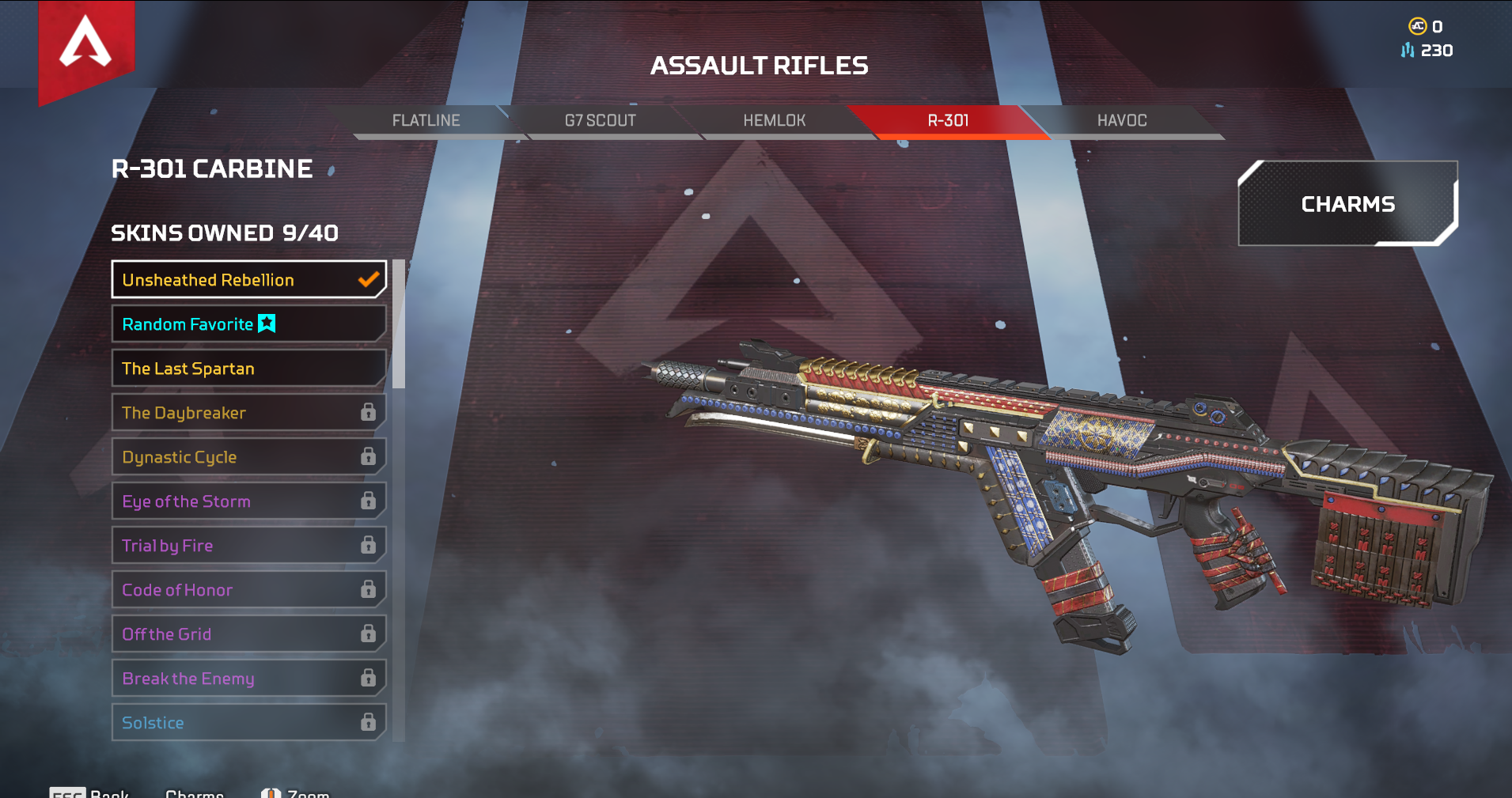Switch to the Flatline weapon tab
This screenshot has width=1512, height=798.
[x=426, y=120]
